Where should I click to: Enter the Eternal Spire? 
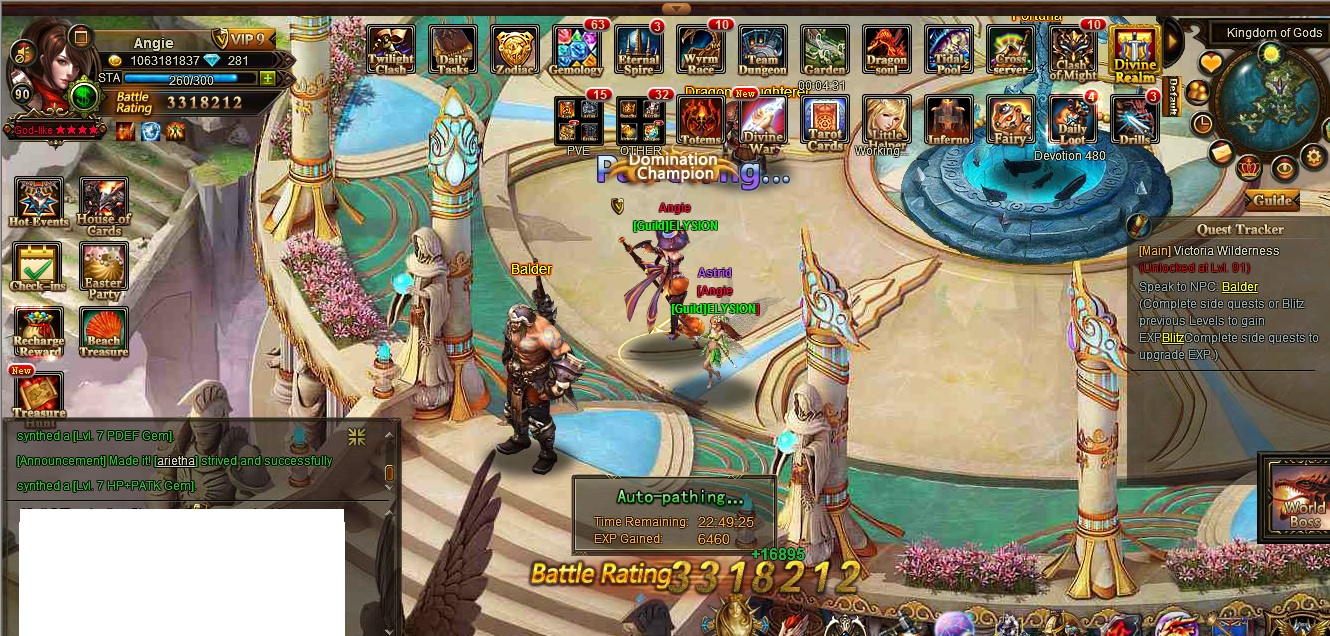click(638, 50)
